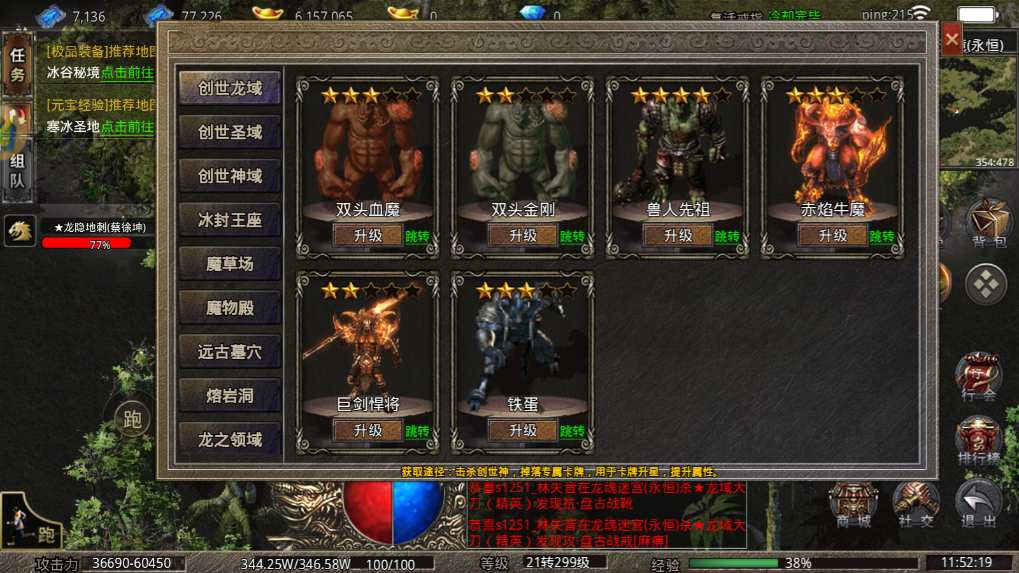
Task: Switch to the 创世龙域 tab
Action: [230, 88]
